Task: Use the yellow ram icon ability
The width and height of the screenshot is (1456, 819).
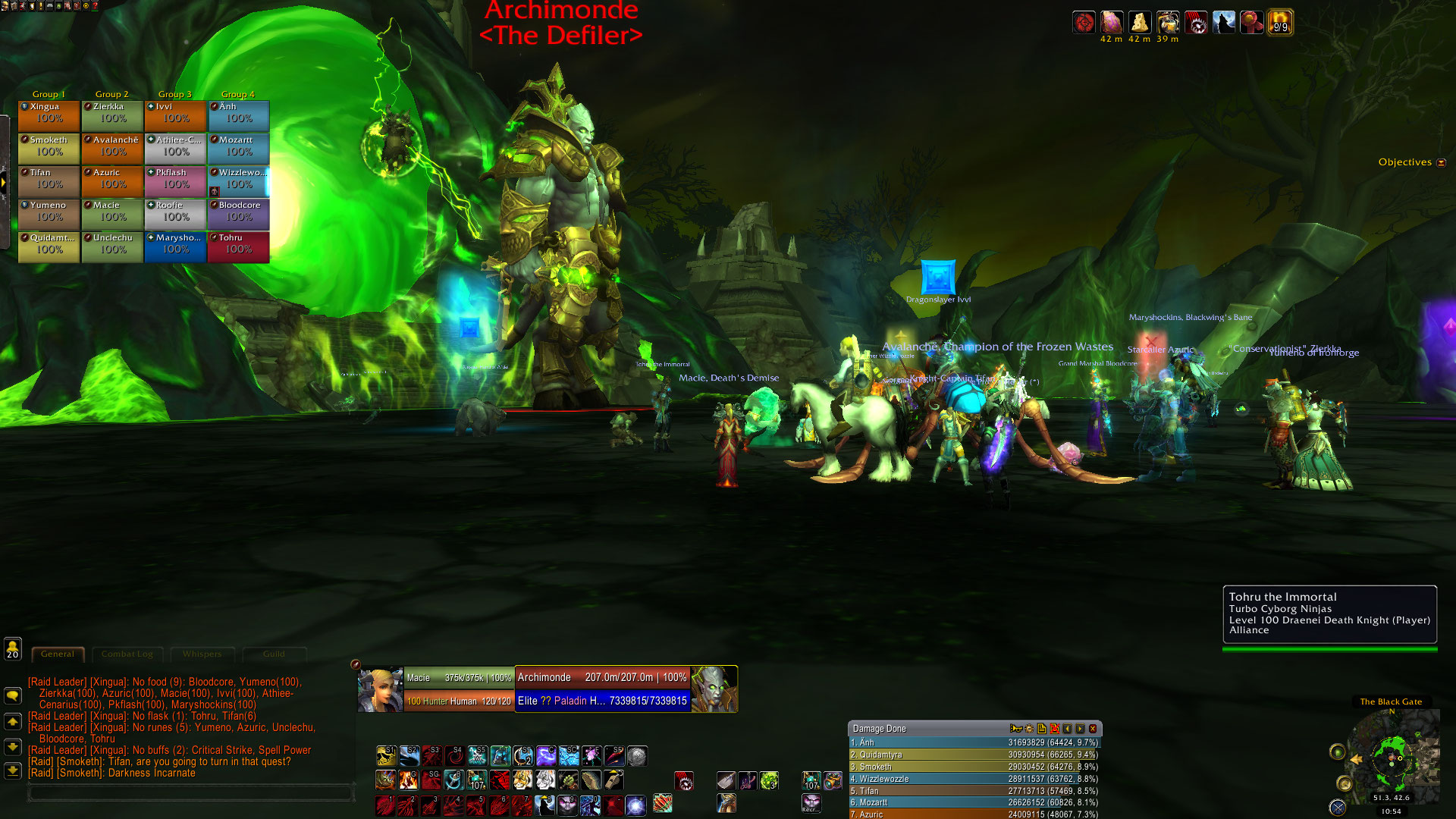Action: click(x=385, y=756)
